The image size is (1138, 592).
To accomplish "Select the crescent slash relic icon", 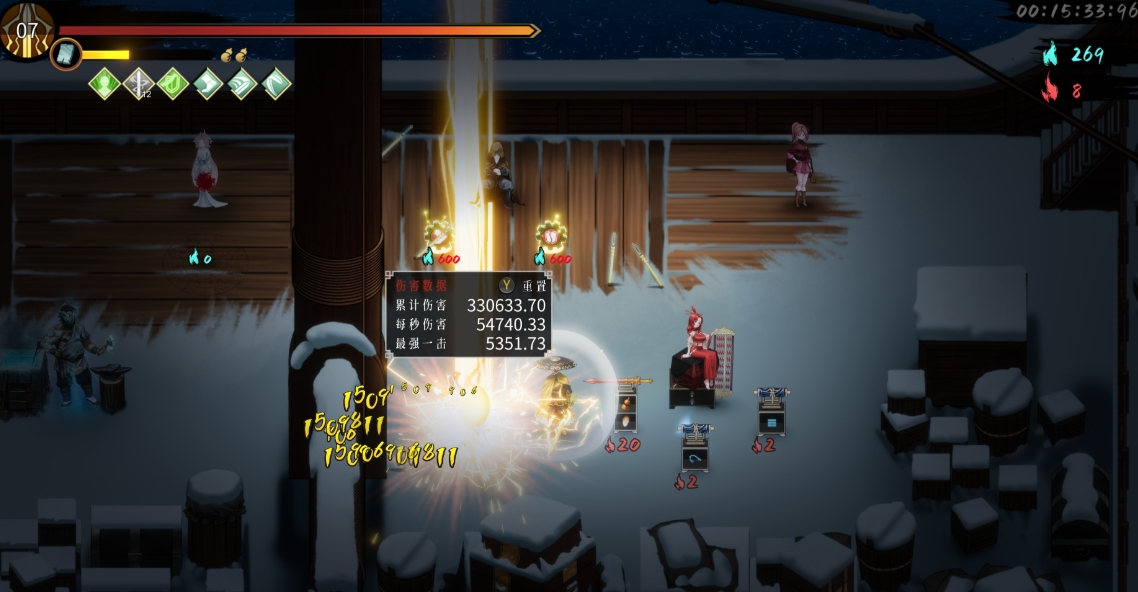I will click(x=276, y=83).
